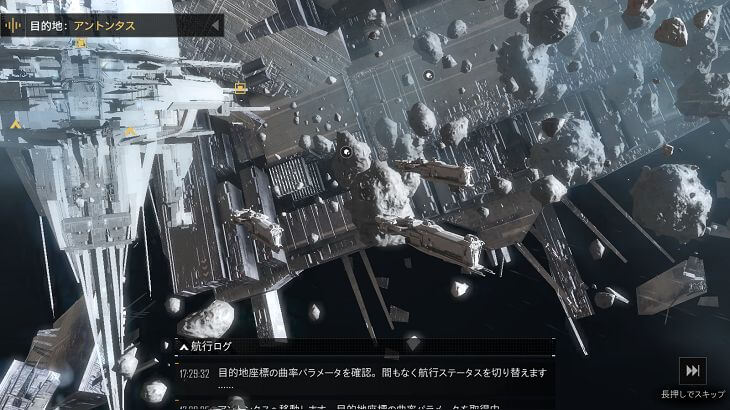Image resolution: width=730 pixels, height=410 pixels.
Task: Skip the cutscene with the fast-forward button
Action: point(693,370)
